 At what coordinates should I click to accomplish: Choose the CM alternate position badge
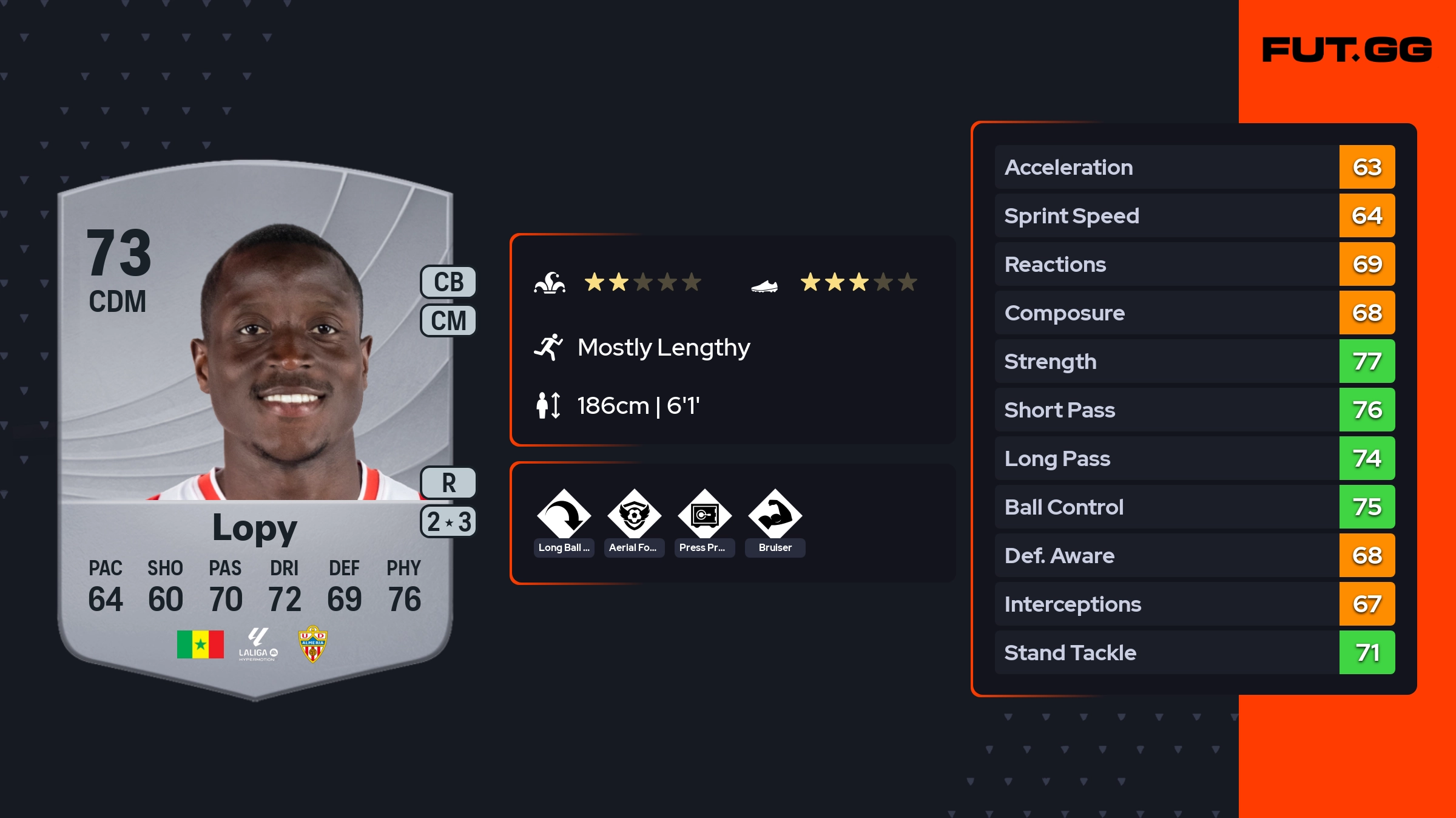[x=448, y=320]
